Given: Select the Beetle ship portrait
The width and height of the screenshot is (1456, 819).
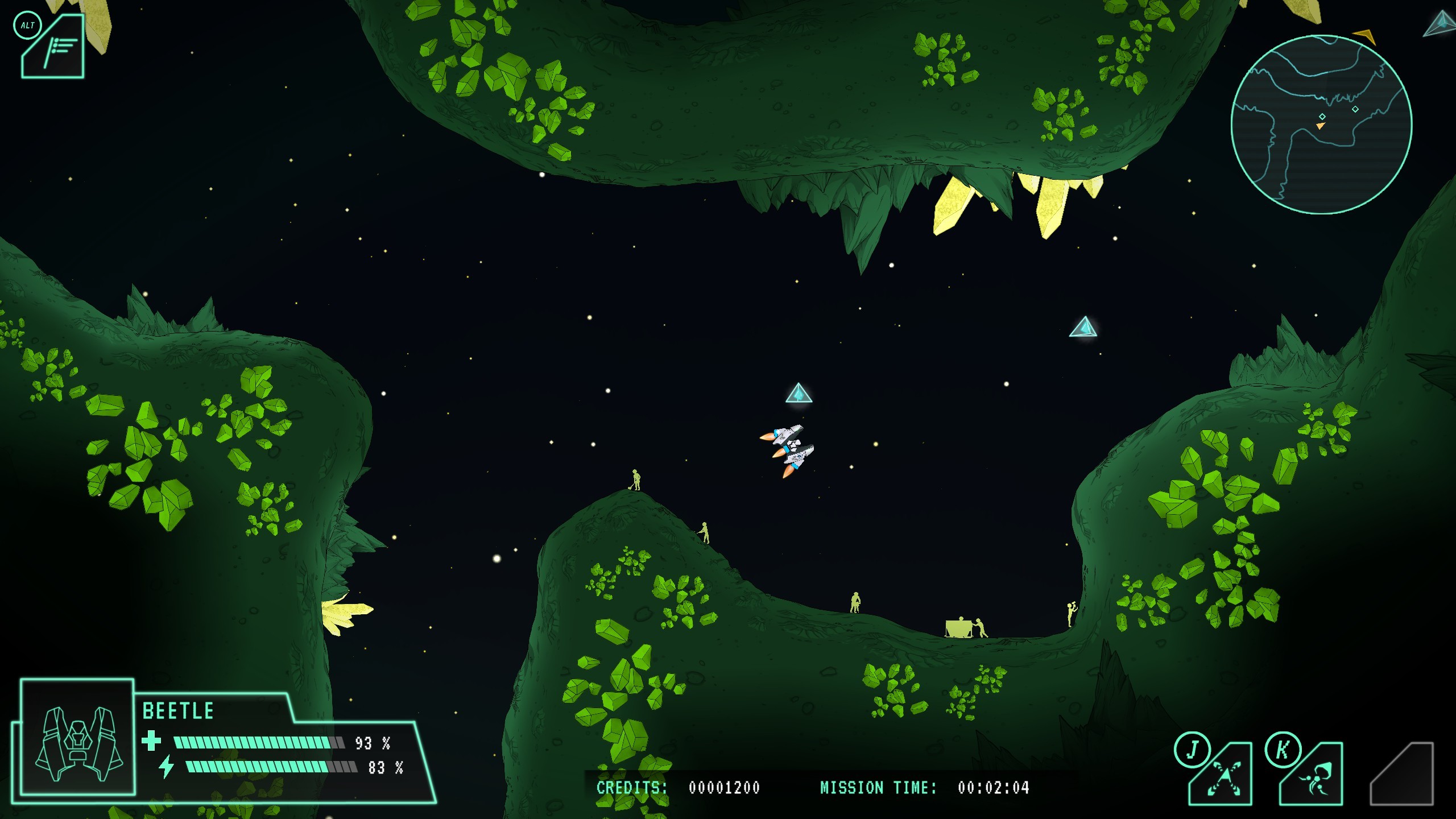Looking at the screenshot, I should (78, 737).
